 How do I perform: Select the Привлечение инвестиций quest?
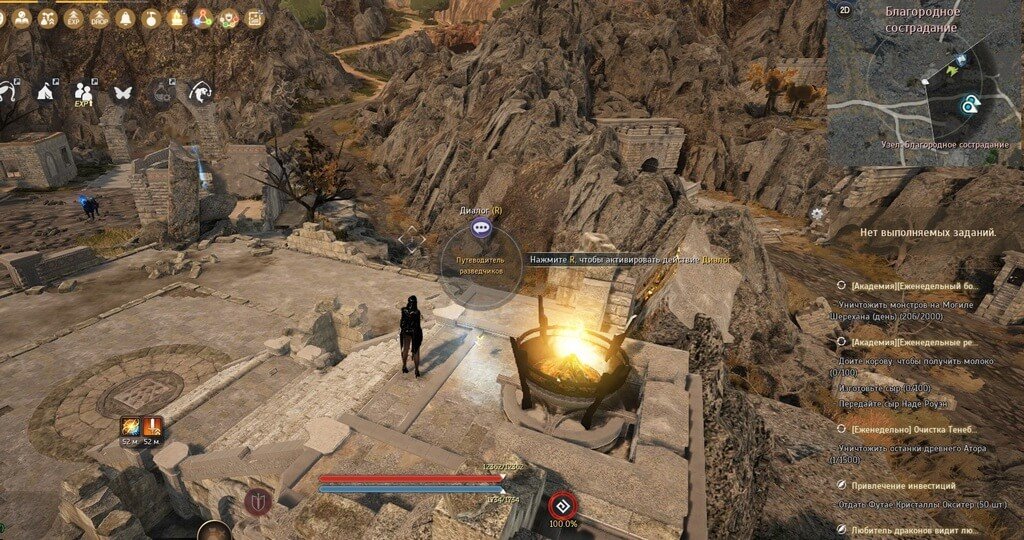pyautogui.click(x=906, y=485)
